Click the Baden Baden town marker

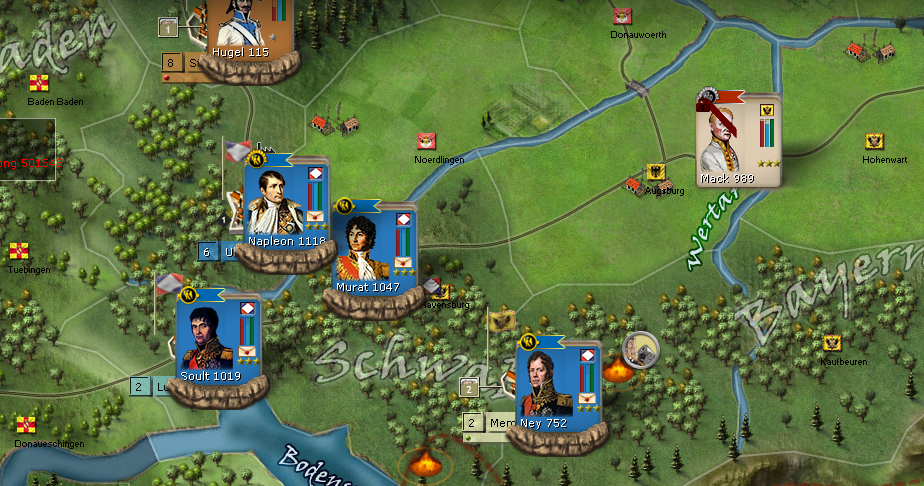coord(39,83)
